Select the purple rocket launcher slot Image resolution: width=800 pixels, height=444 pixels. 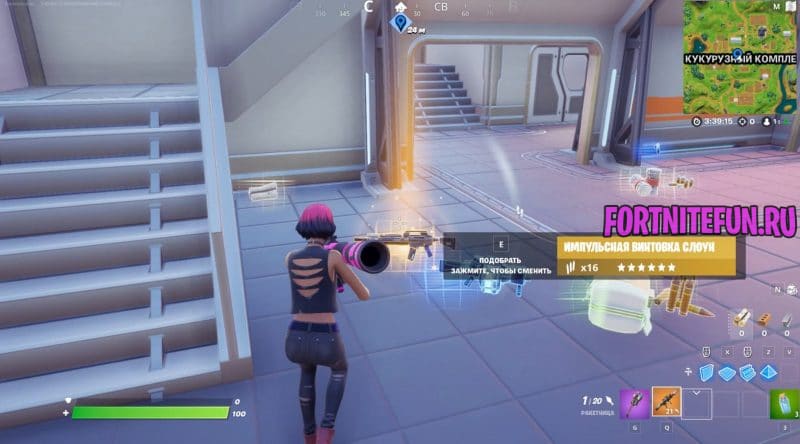pyautogui.click(x=634, y=403)
